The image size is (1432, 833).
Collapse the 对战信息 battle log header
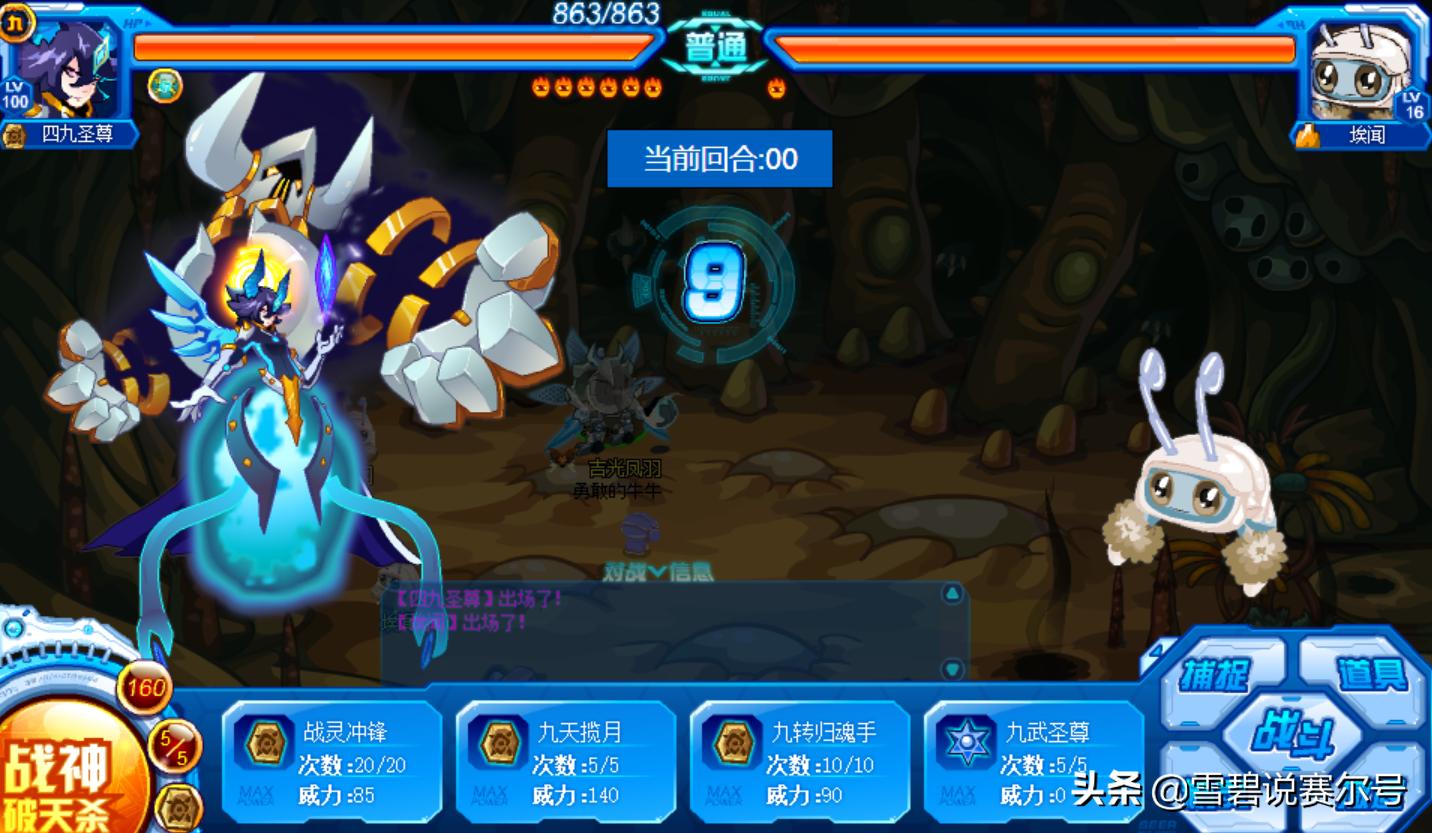pyautogui.click(x=657, y=571)
